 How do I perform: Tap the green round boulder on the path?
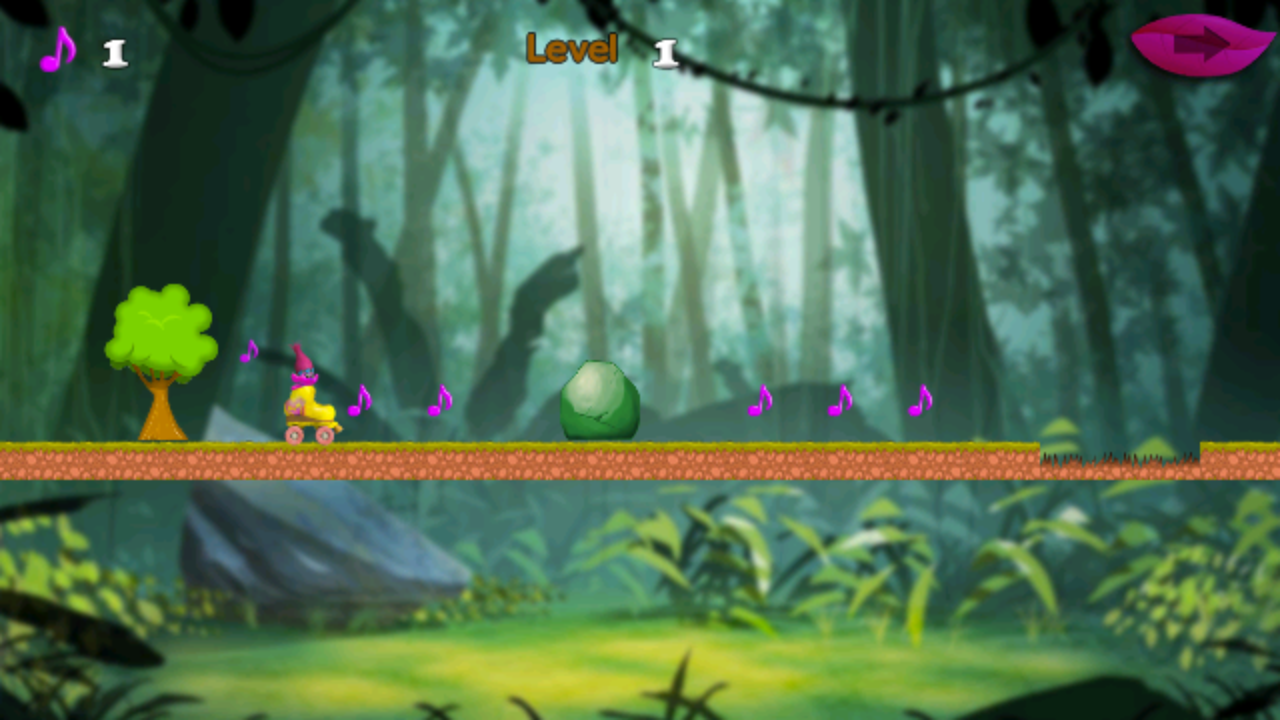[x=600, y=402]
